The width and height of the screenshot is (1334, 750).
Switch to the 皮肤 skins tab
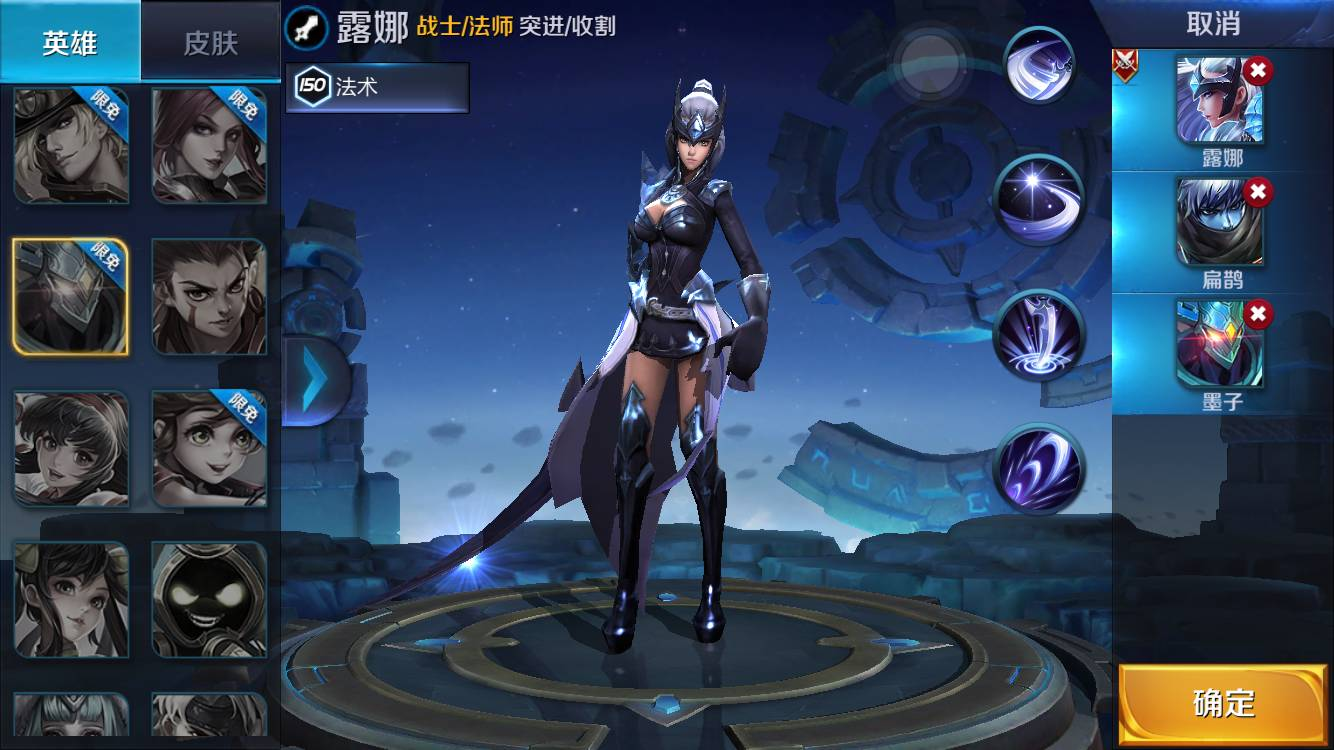[x=210, y=40]
